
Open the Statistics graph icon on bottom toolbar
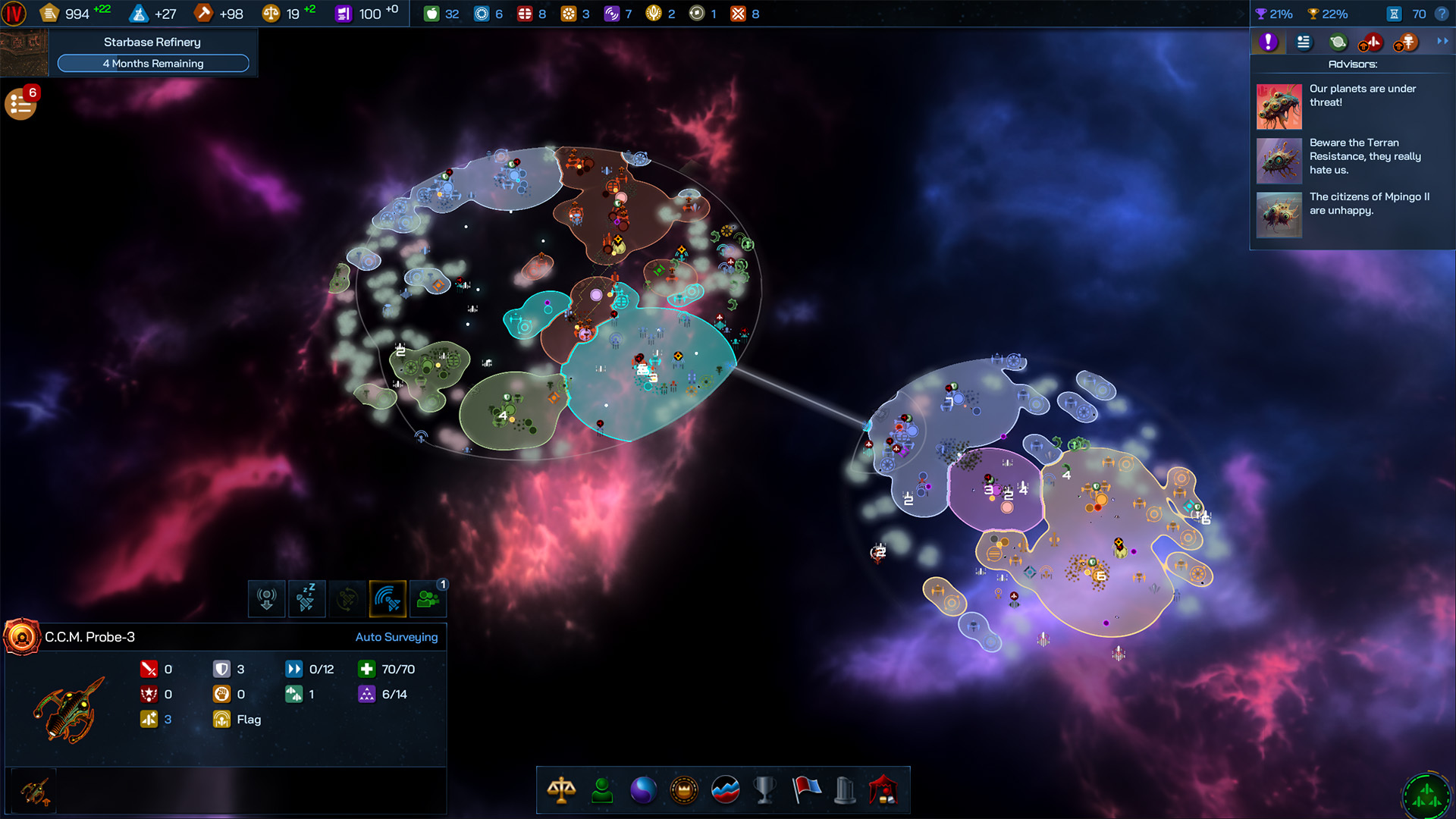(725, 789)
